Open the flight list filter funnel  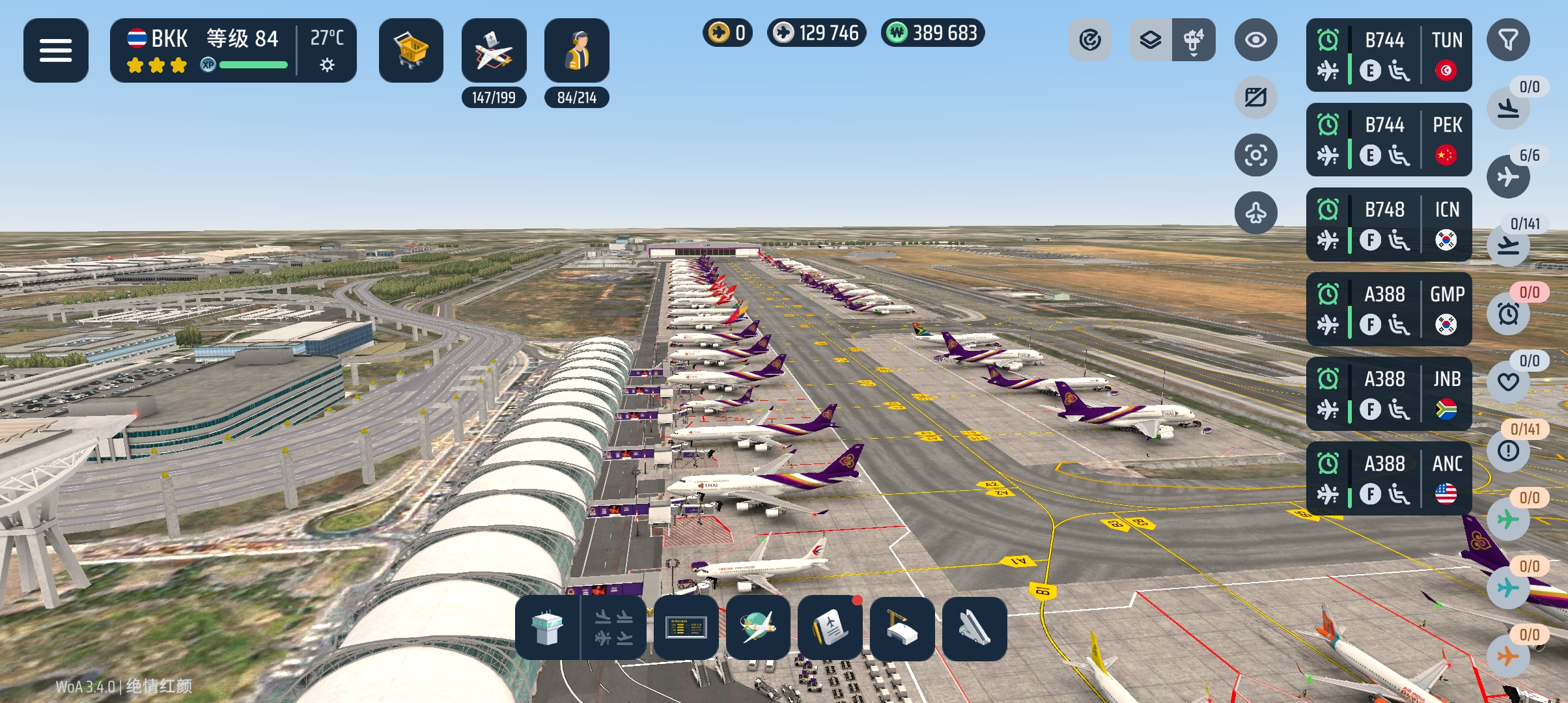pyautogui.click(x=1507, y=40)
